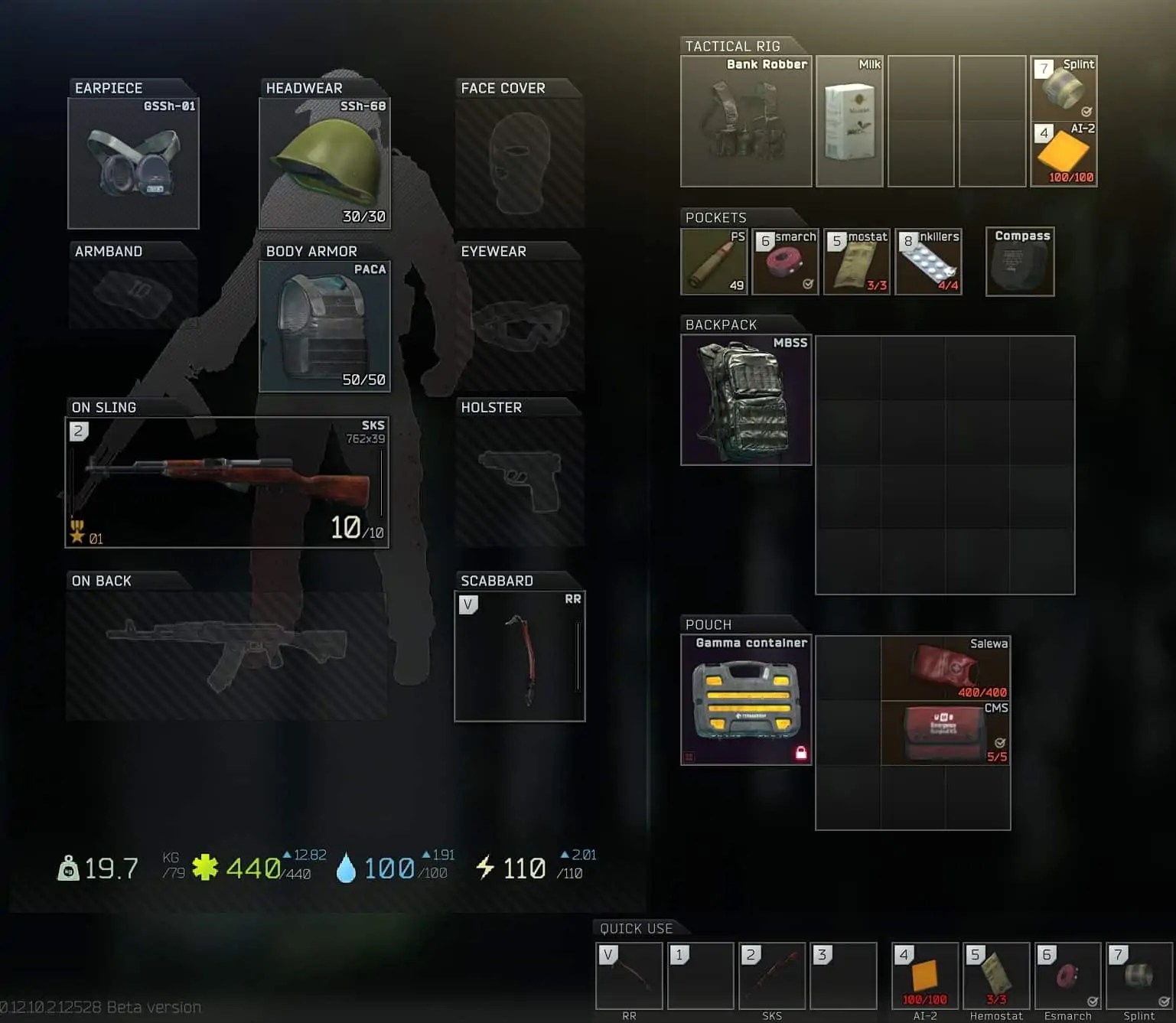The height and width of the screenshot is (1023, 1176).
Task: Click the SKS in quick use slot 2
Action: (772, 977)
